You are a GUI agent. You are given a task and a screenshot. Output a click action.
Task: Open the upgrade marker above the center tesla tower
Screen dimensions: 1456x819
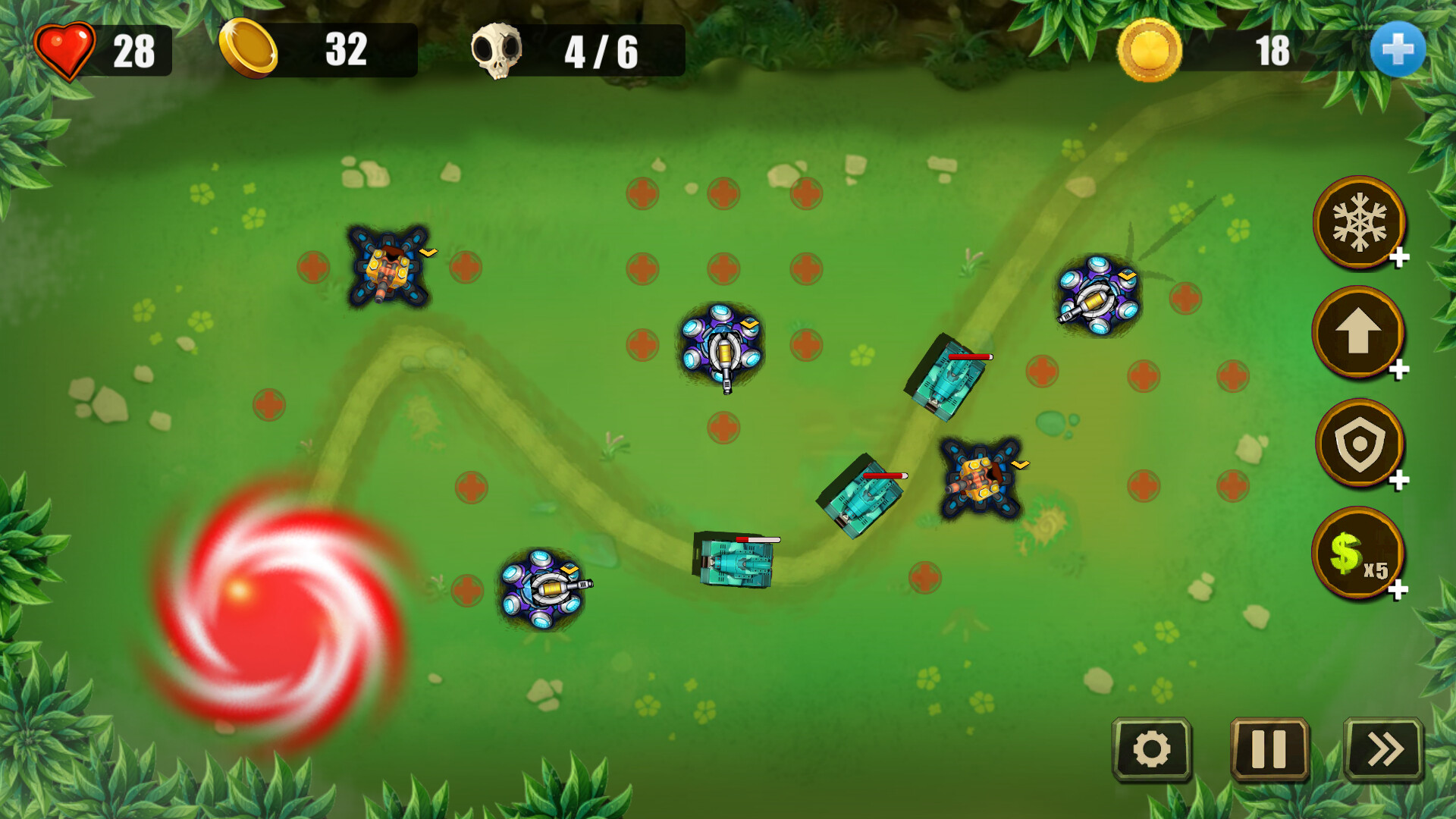coord(748,325)
